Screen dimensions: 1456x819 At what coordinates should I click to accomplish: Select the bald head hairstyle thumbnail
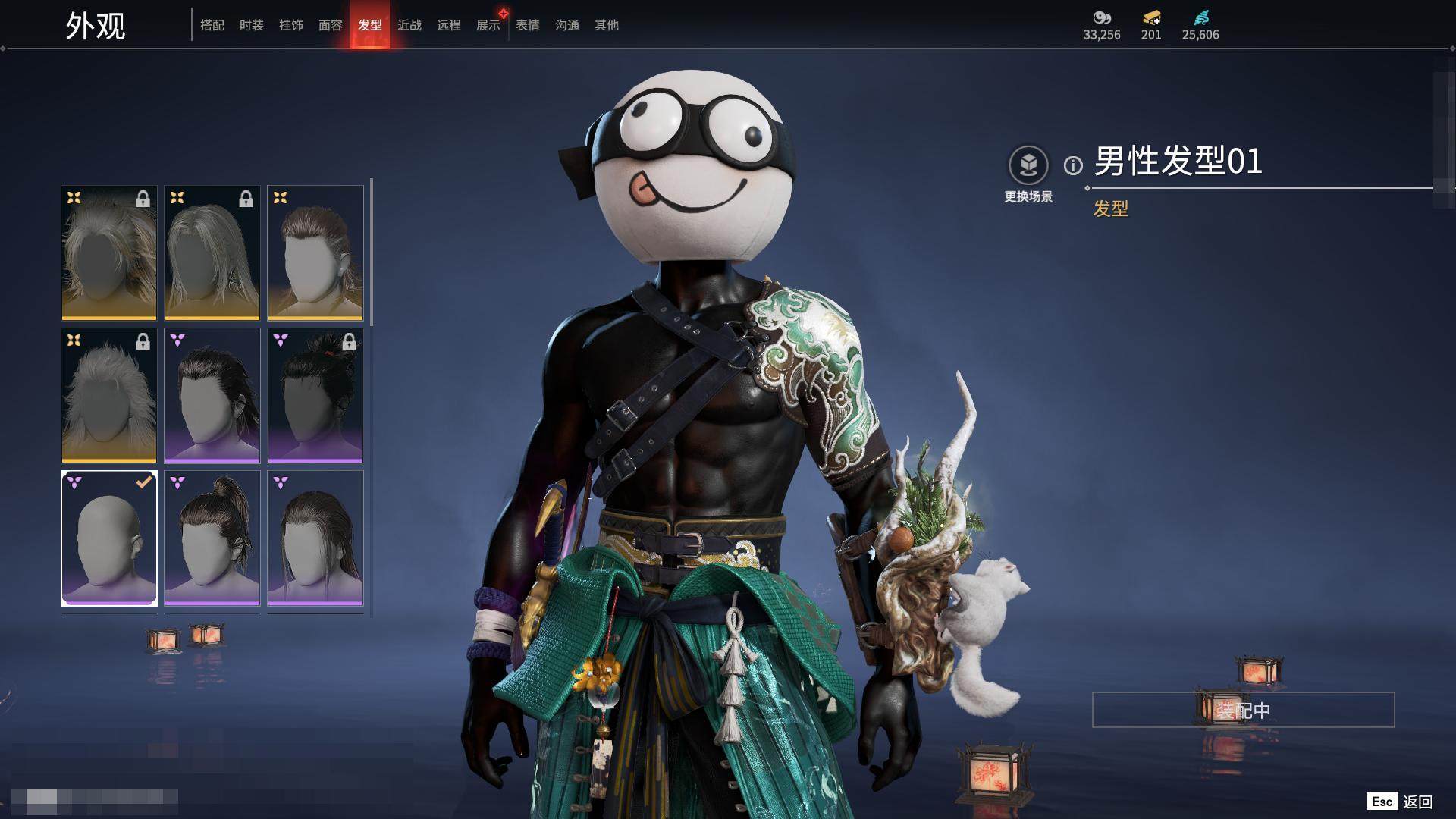coord(109,538)
